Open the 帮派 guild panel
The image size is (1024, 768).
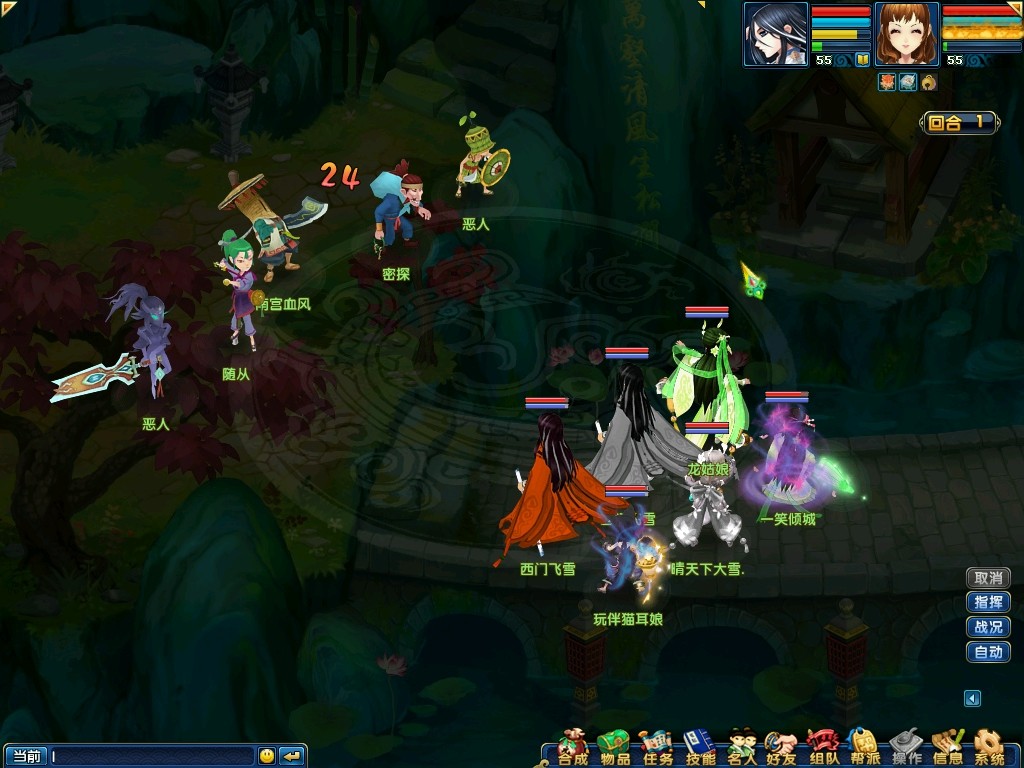click(863, 746)
